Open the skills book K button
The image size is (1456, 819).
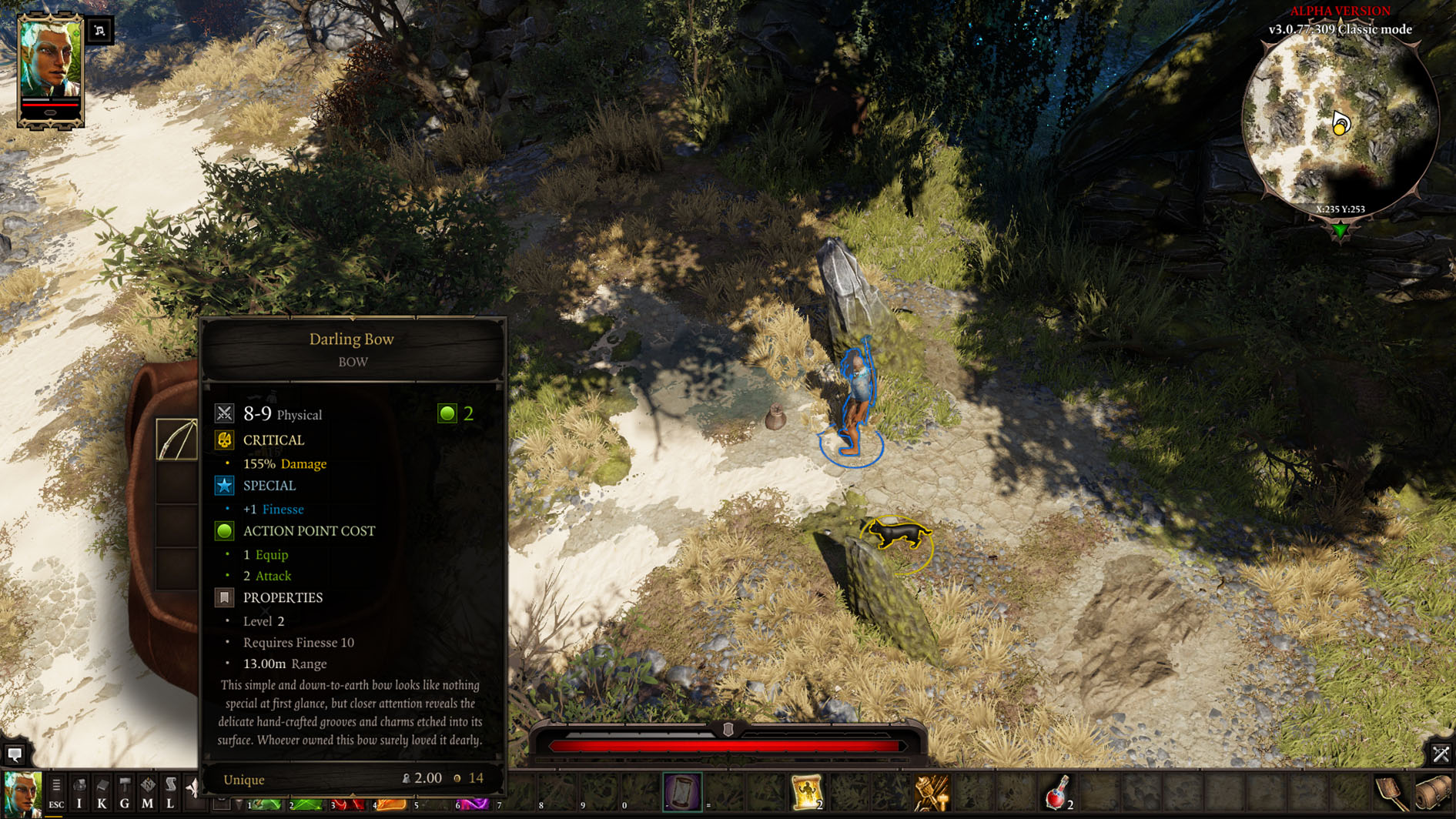tap(102, 793)
